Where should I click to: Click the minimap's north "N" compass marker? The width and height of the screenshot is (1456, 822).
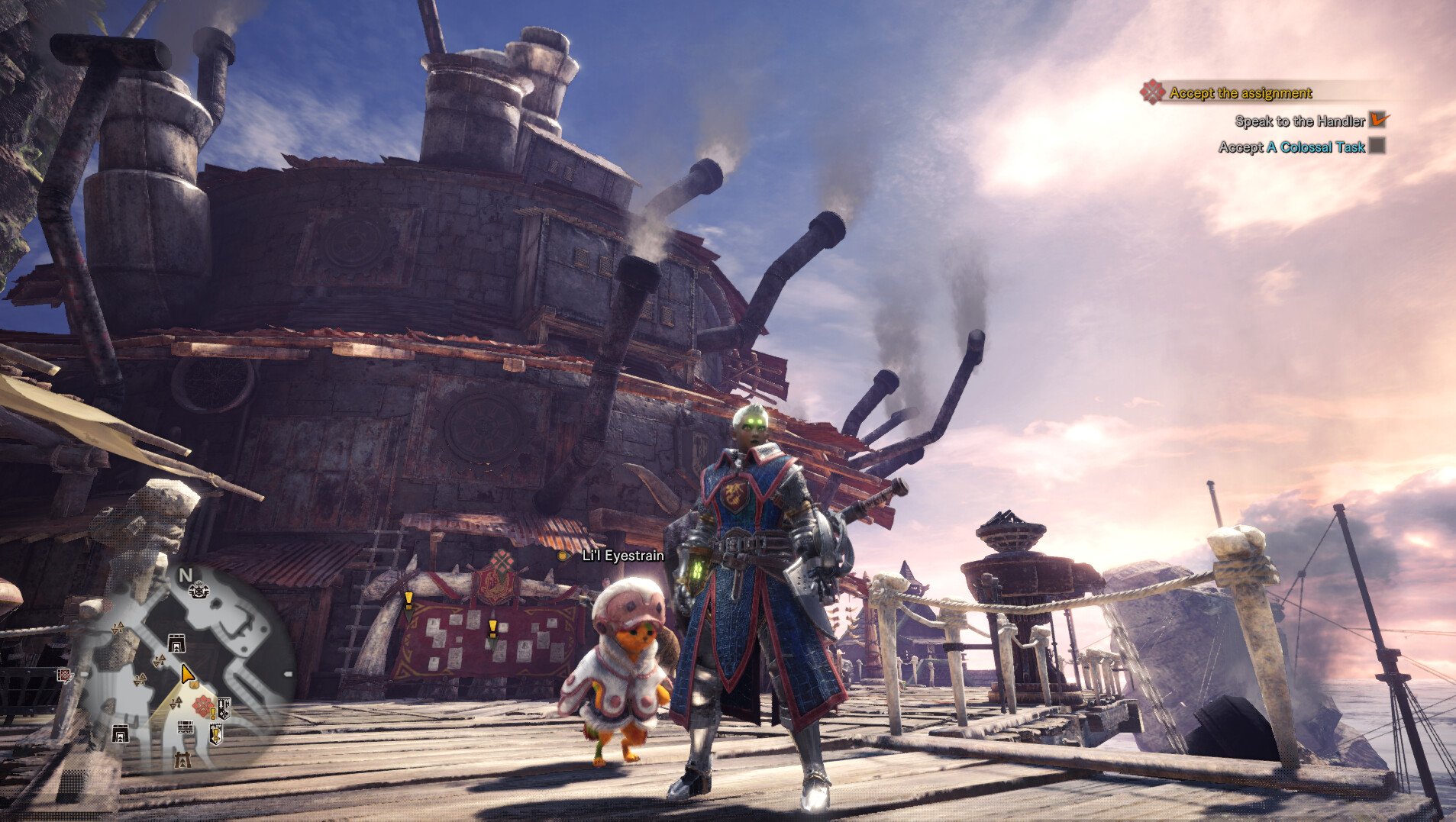[x=185, y=575]
